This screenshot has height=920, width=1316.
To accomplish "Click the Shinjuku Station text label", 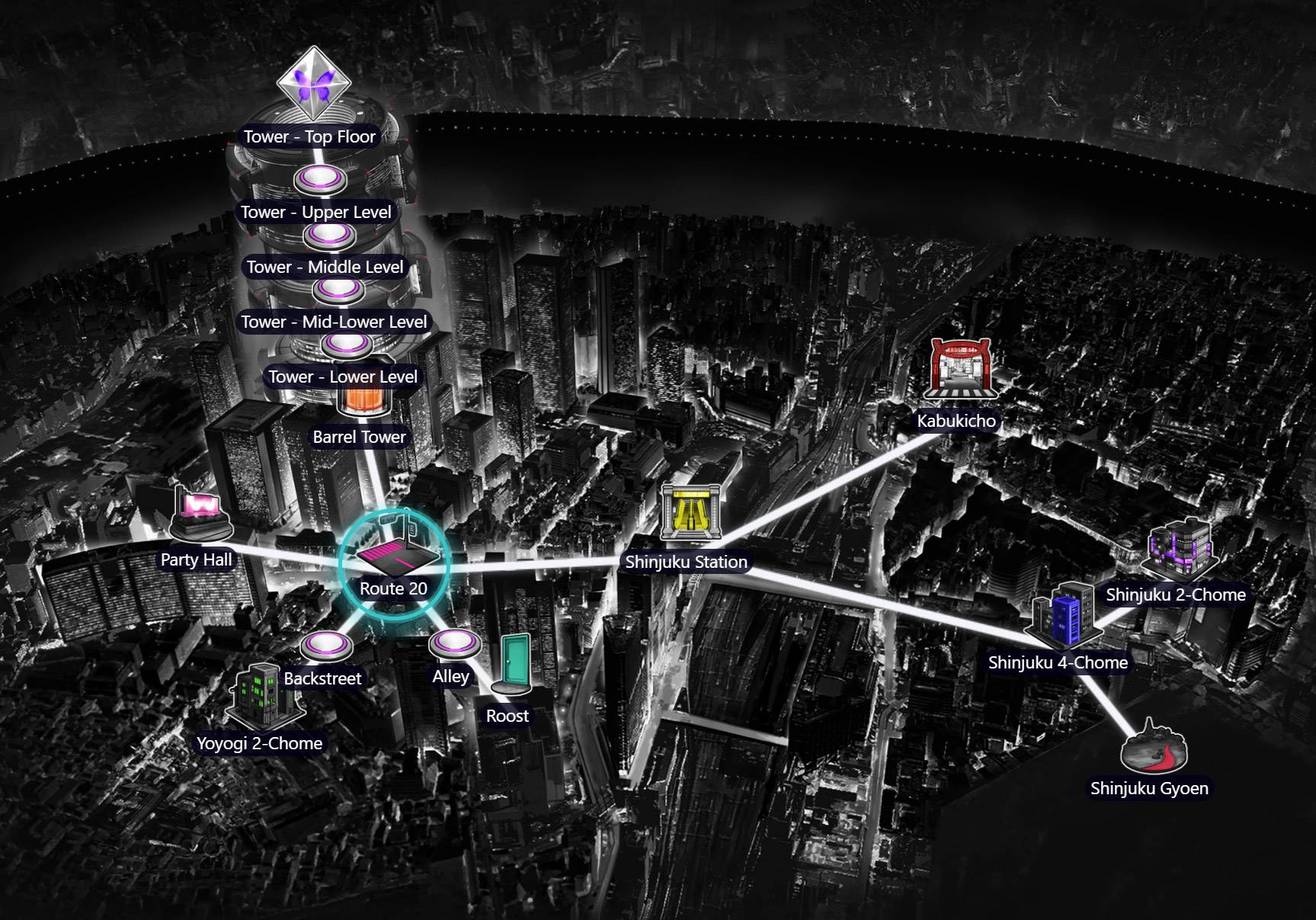I will click(687, 562).
